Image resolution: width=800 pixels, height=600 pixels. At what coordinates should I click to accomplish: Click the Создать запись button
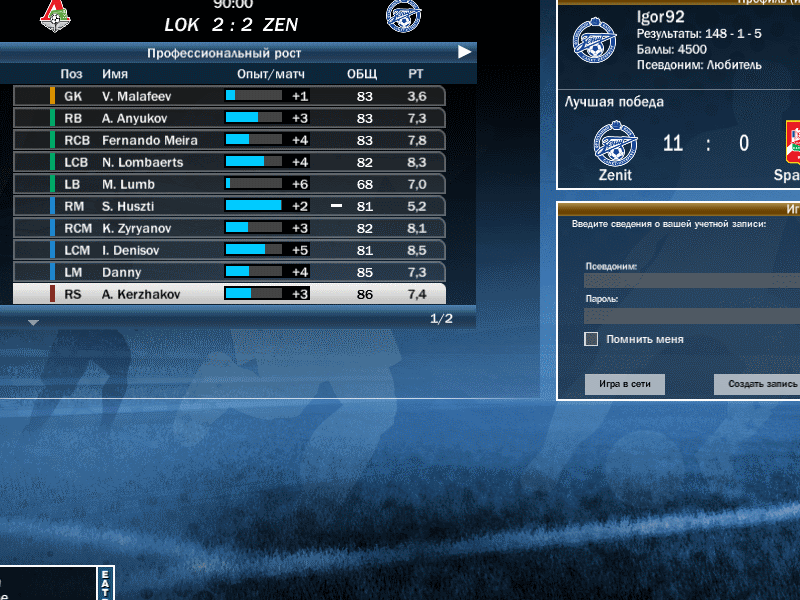(x=757, y=384)
